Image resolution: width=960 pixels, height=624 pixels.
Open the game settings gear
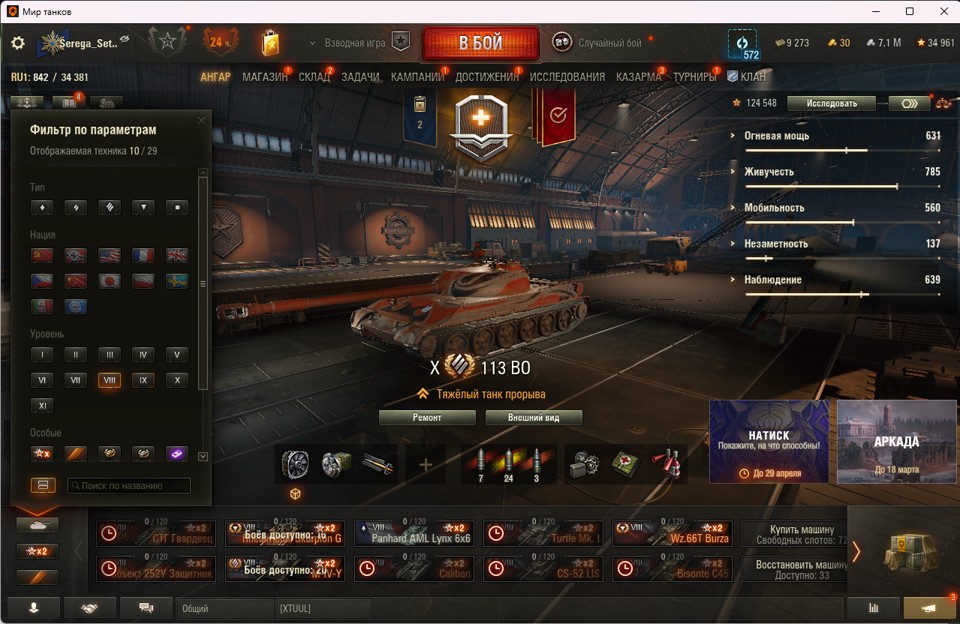tap(18, 44)
